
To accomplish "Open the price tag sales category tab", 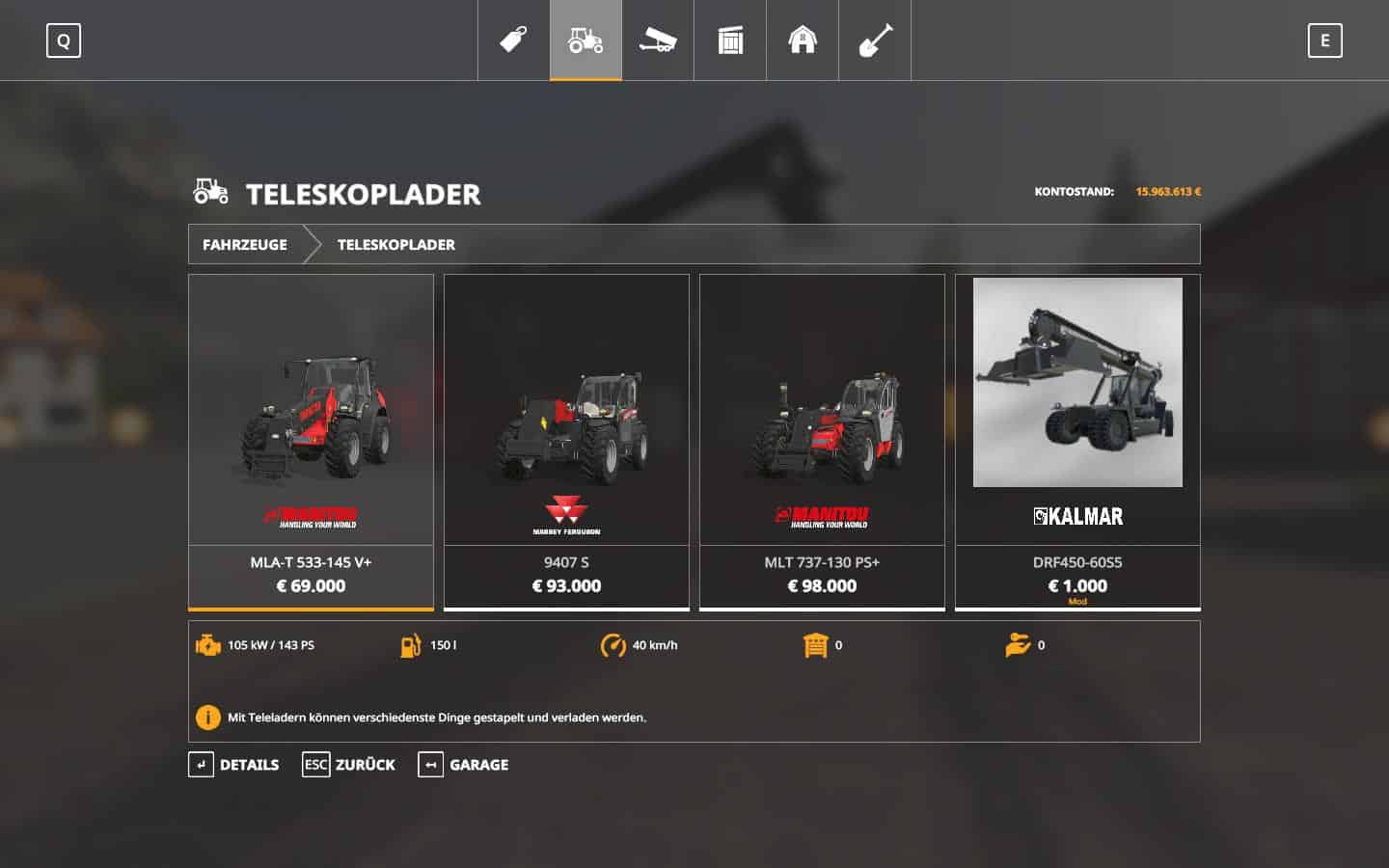I will pyautogui.click(x=513, y=41).
